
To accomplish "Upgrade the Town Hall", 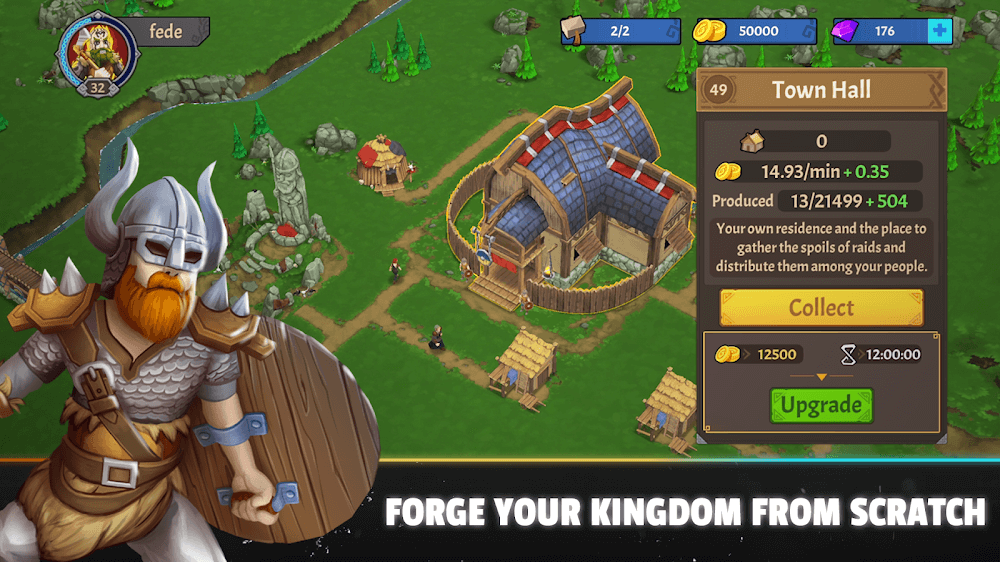I will [821, 405].
